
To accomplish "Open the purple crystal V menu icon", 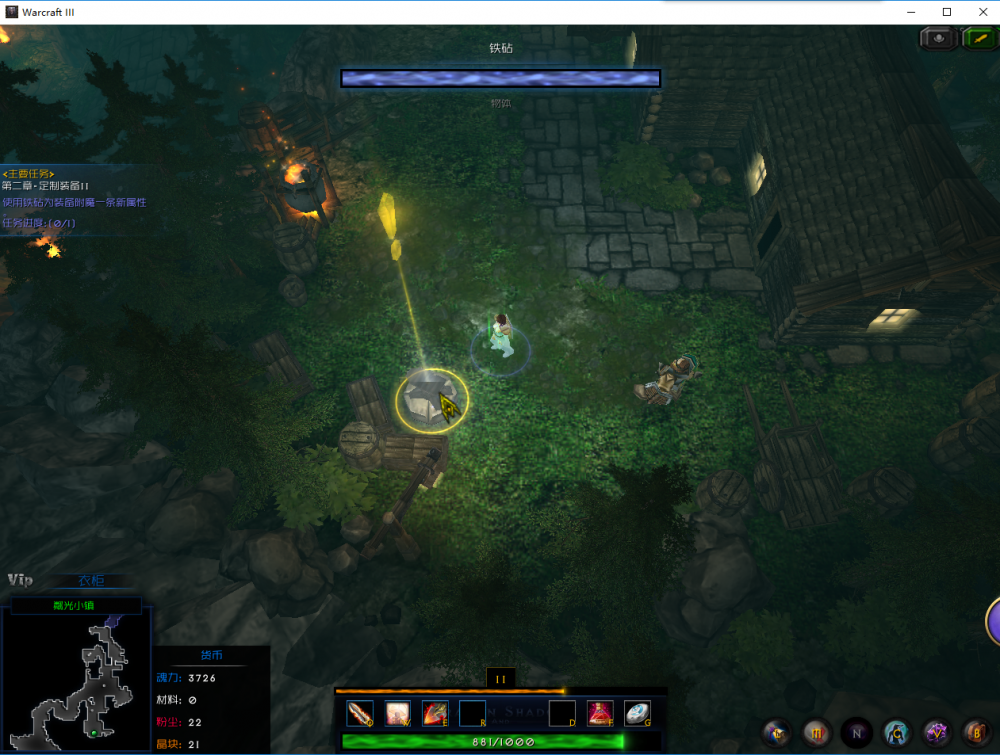I will (x=936, y=732).
